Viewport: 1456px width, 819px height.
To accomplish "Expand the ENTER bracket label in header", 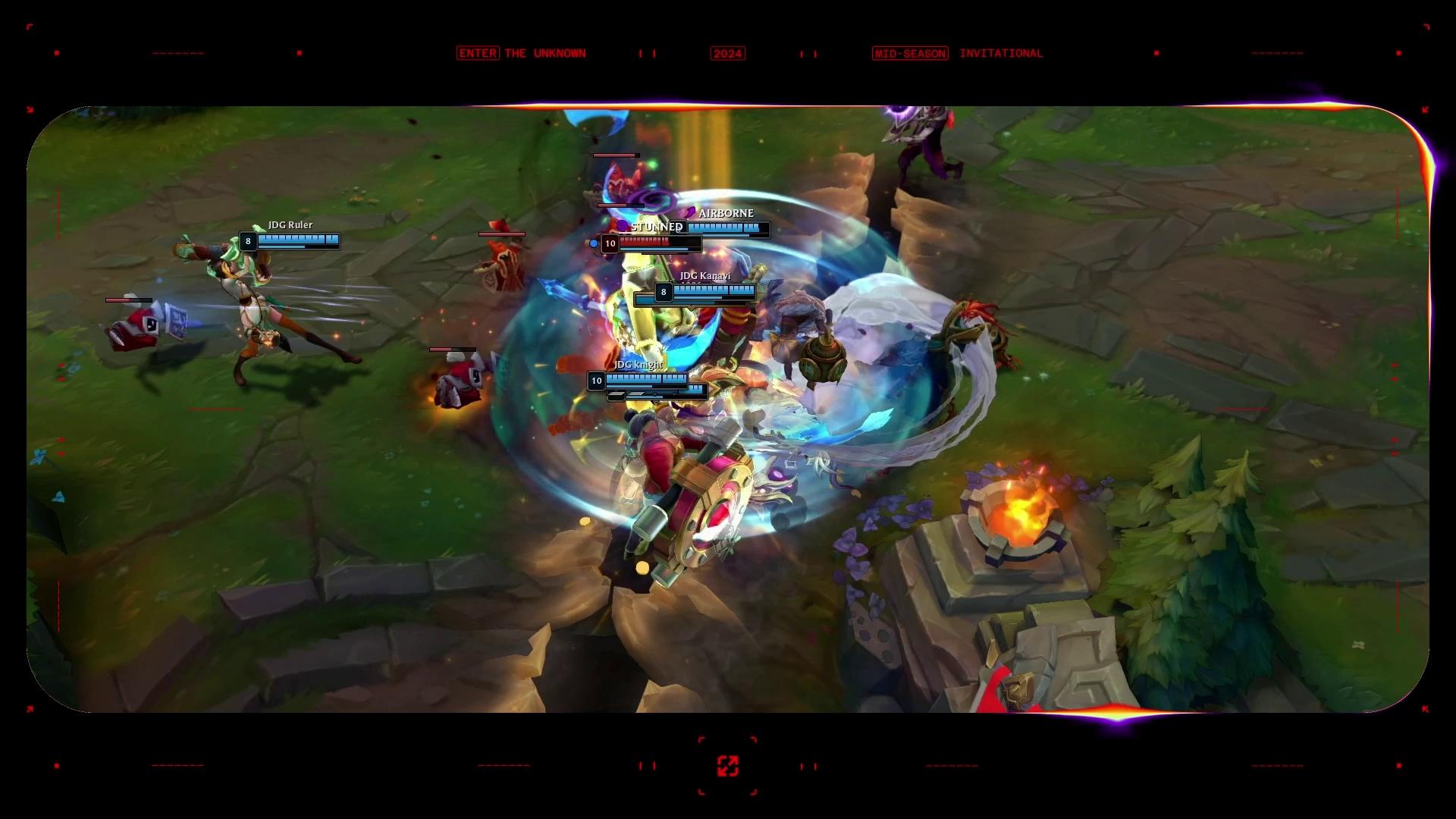I will click(478, 53).
